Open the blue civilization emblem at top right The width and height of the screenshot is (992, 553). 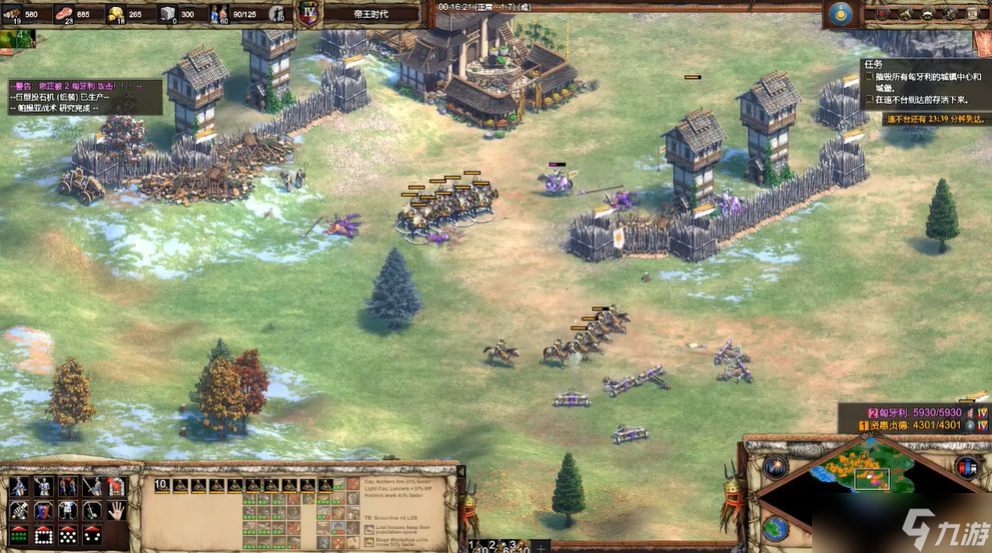pyautogui.click(x=841, y=14)
